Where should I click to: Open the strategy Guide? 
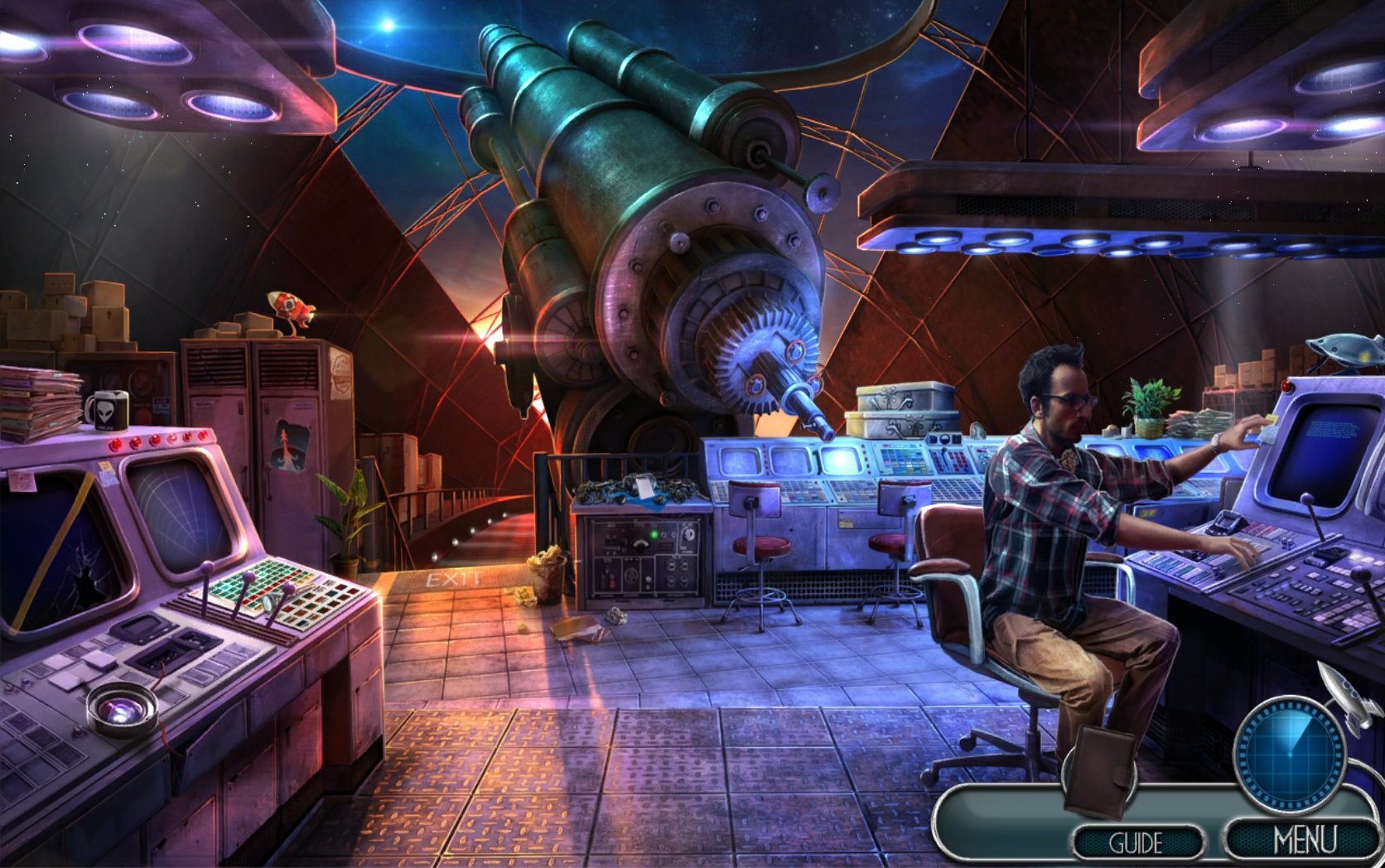click(x=1136, y=842)
